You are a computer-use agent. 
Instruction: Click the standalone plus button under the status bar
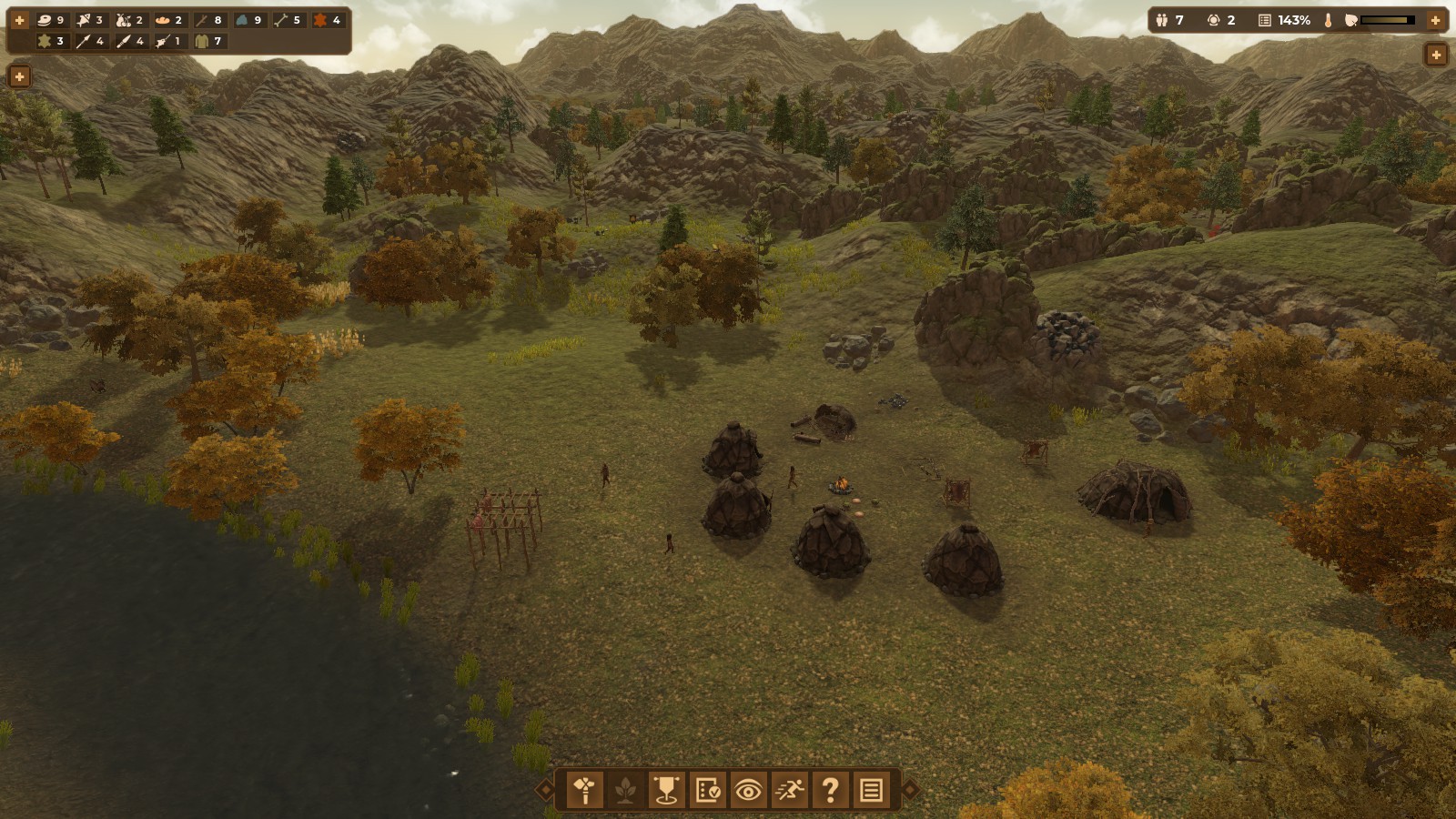click(x=1435, y=55)
